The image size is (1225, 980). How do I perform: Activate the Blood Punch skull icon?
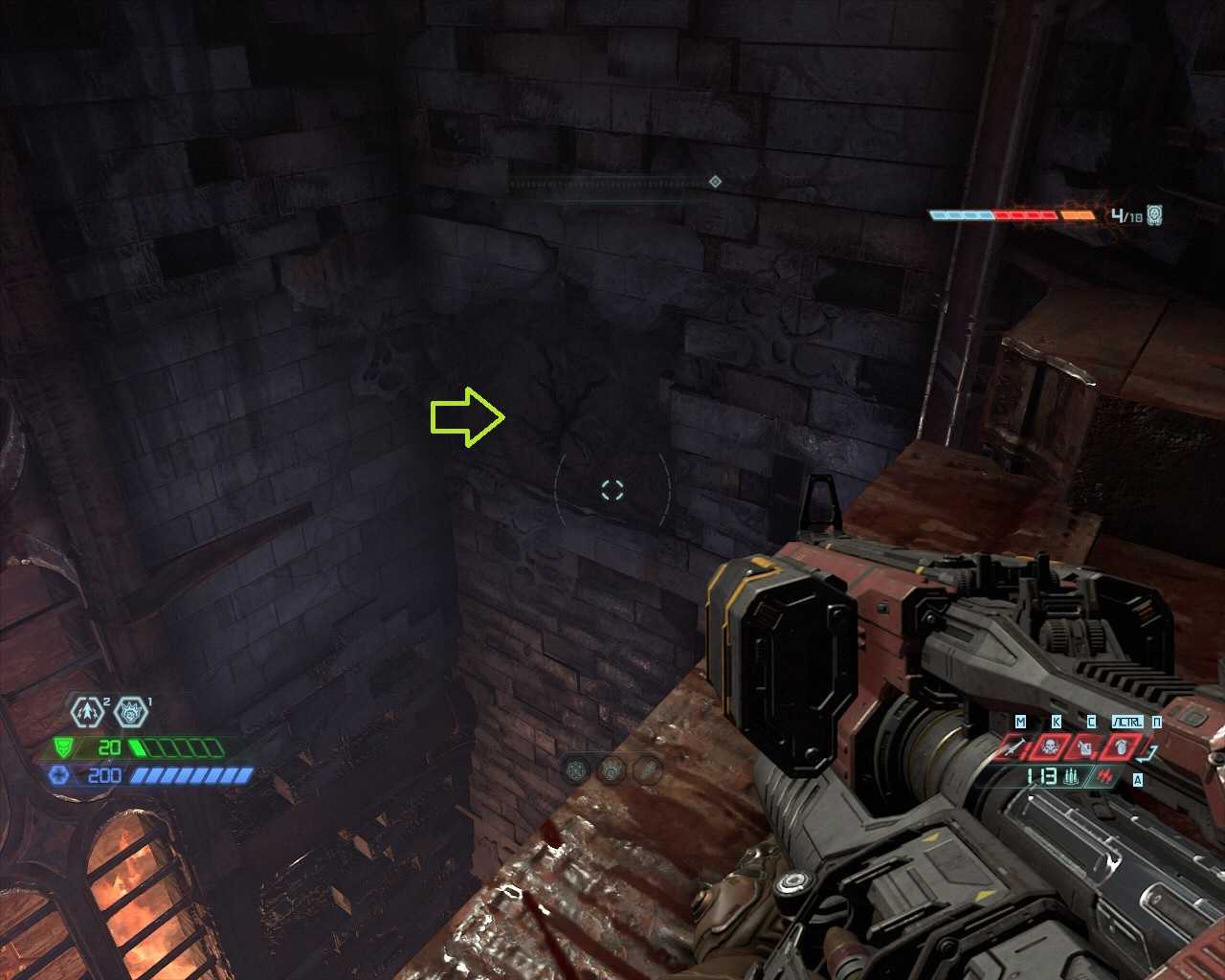click(1048, 746)
